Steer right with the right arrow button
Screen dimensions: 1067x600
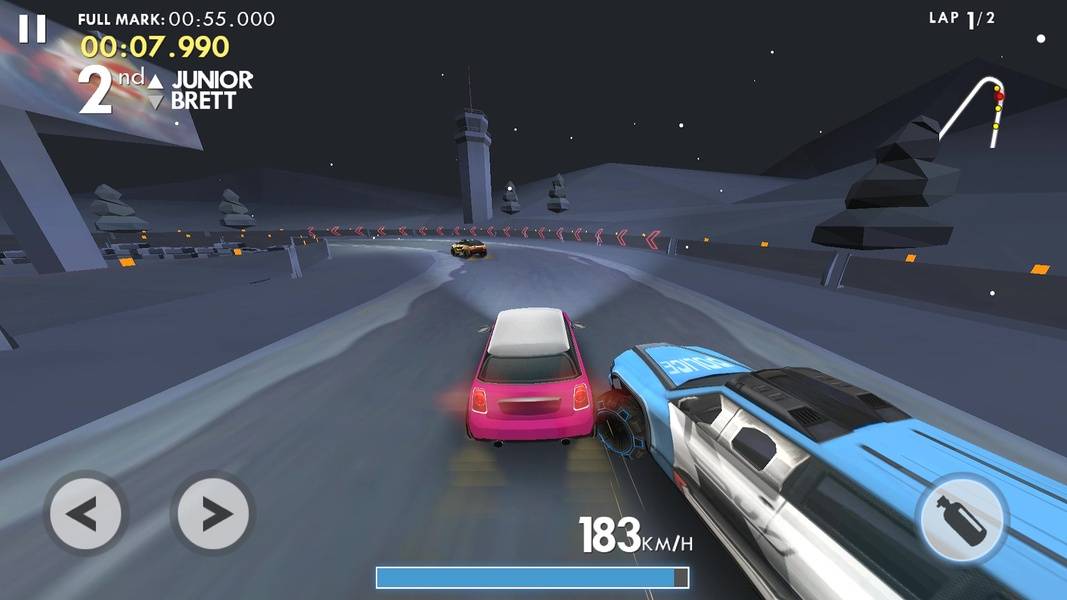coord(212,514)
